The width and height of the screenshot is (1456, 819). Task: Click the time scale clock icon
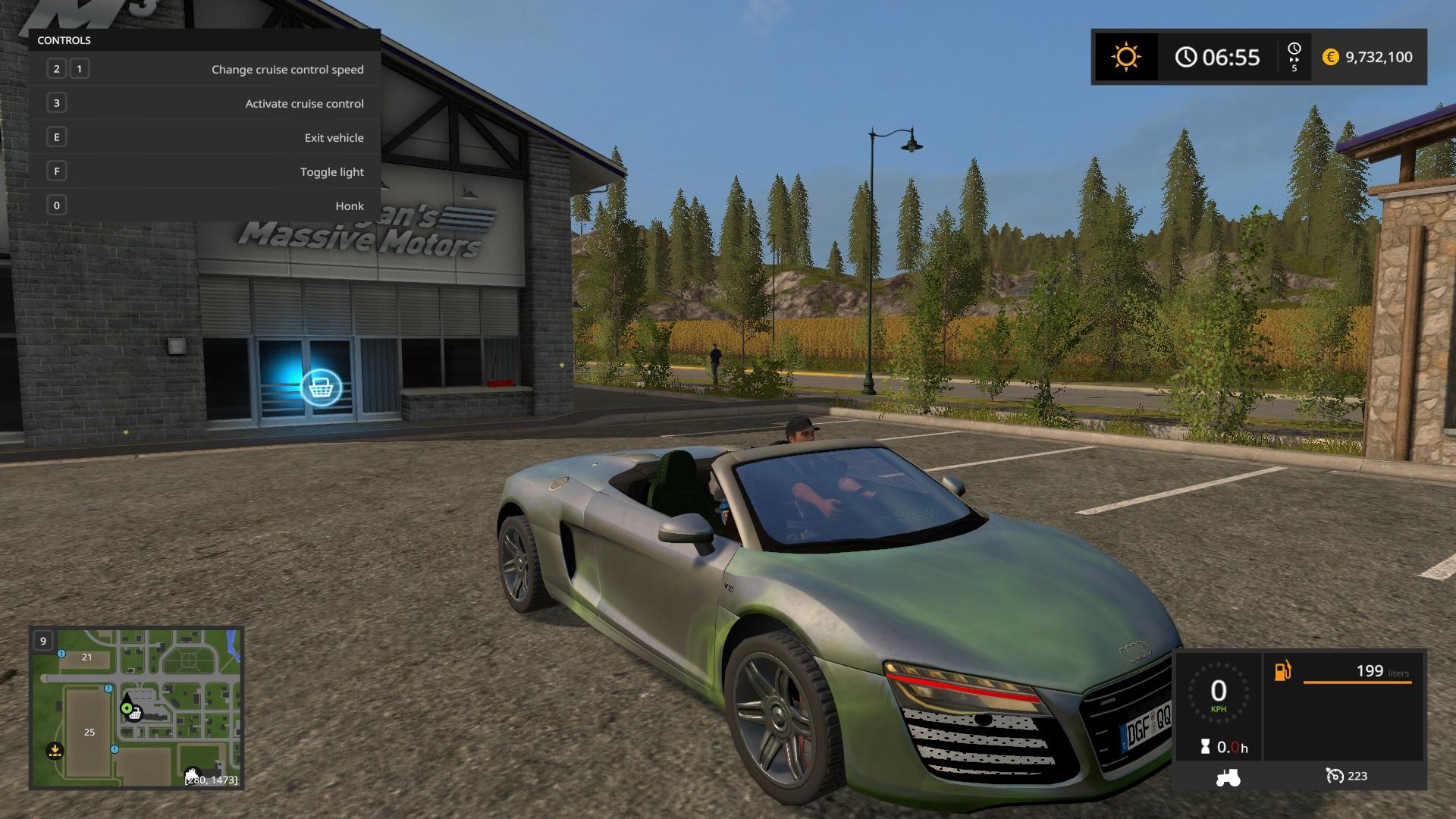[x=1294, y=49]
